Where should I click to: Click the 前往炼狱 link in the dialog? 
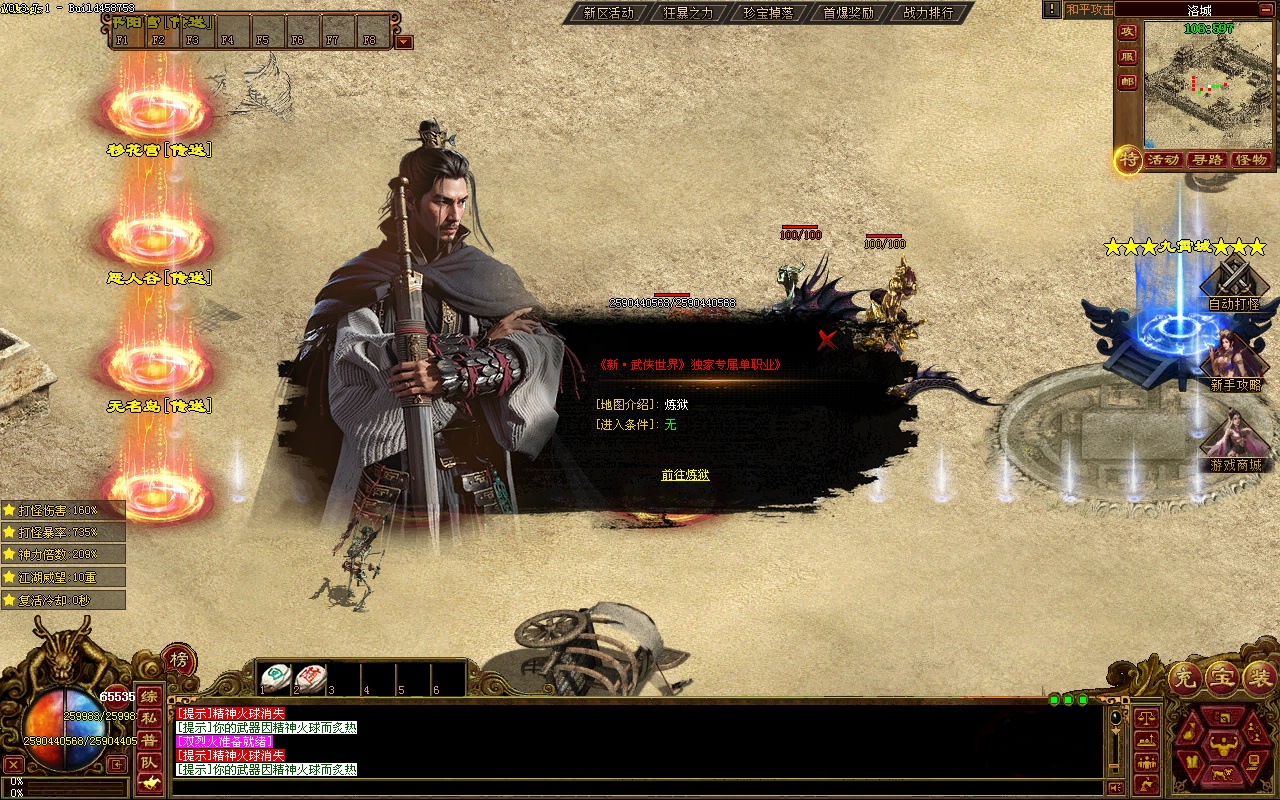pos(685,475)
